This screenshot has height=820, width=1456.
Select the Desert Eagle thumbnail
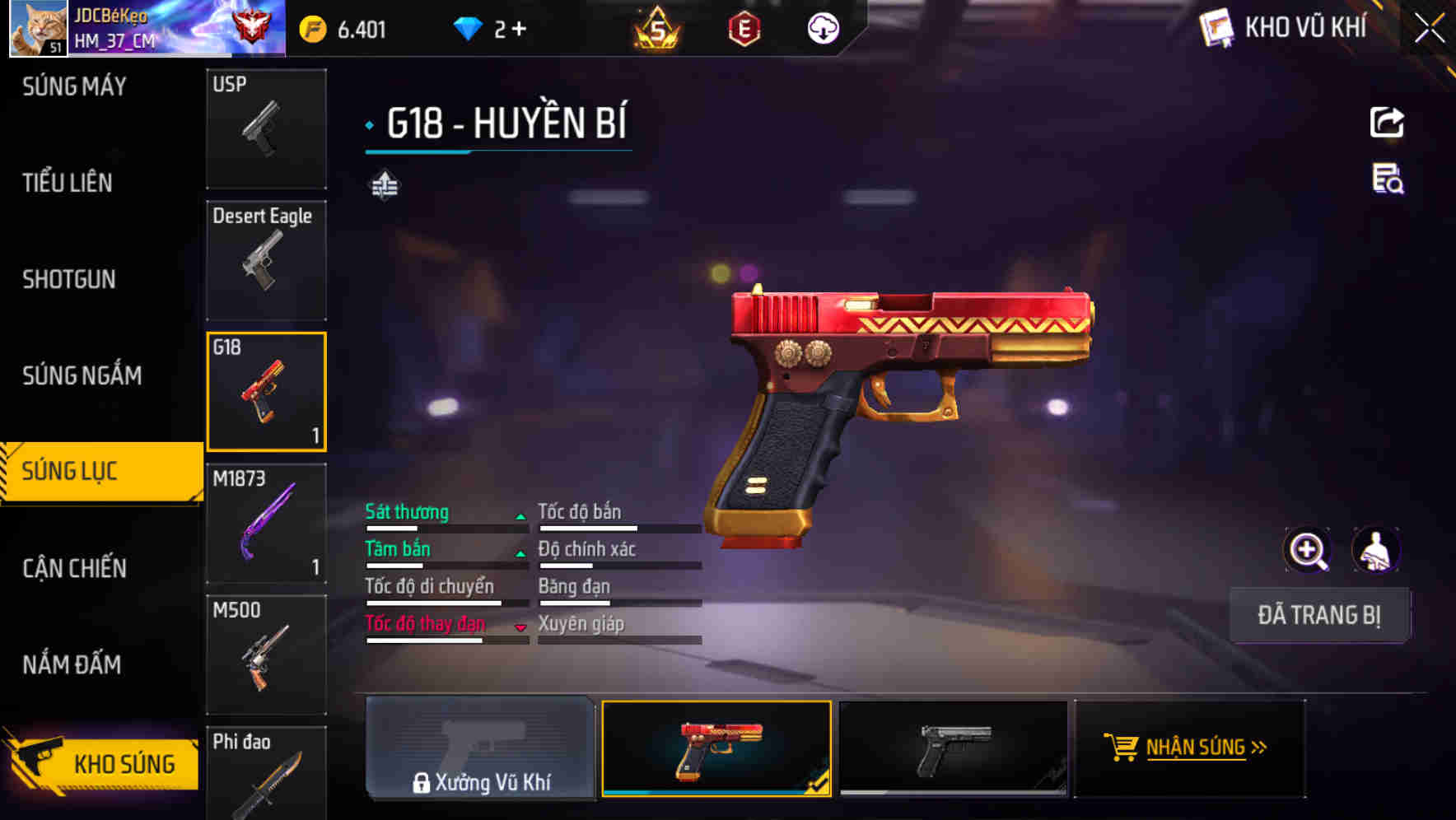(266, 259)
